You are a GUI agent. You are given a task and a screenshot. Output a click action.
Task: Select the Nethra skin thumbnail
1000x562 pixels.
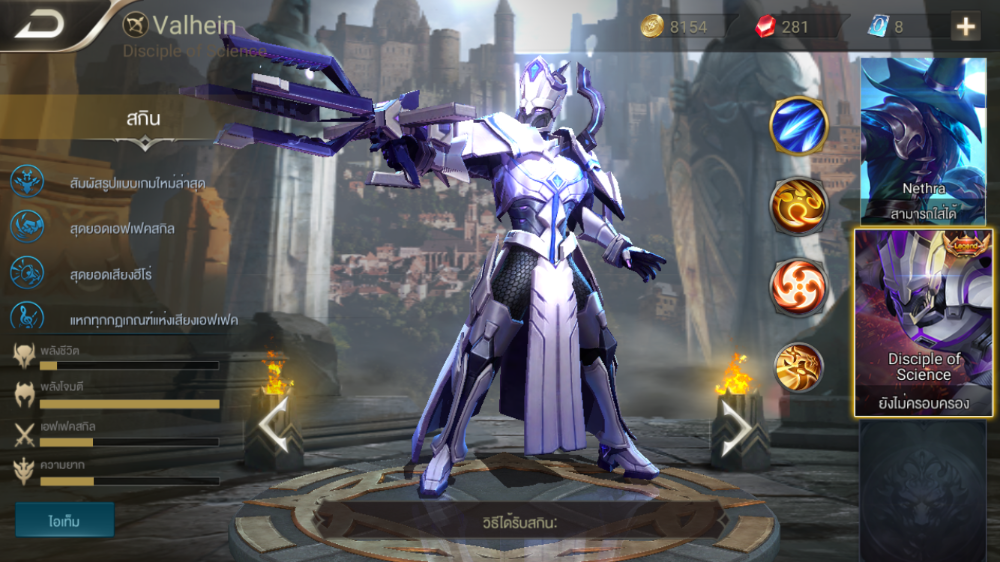(920, 140)
